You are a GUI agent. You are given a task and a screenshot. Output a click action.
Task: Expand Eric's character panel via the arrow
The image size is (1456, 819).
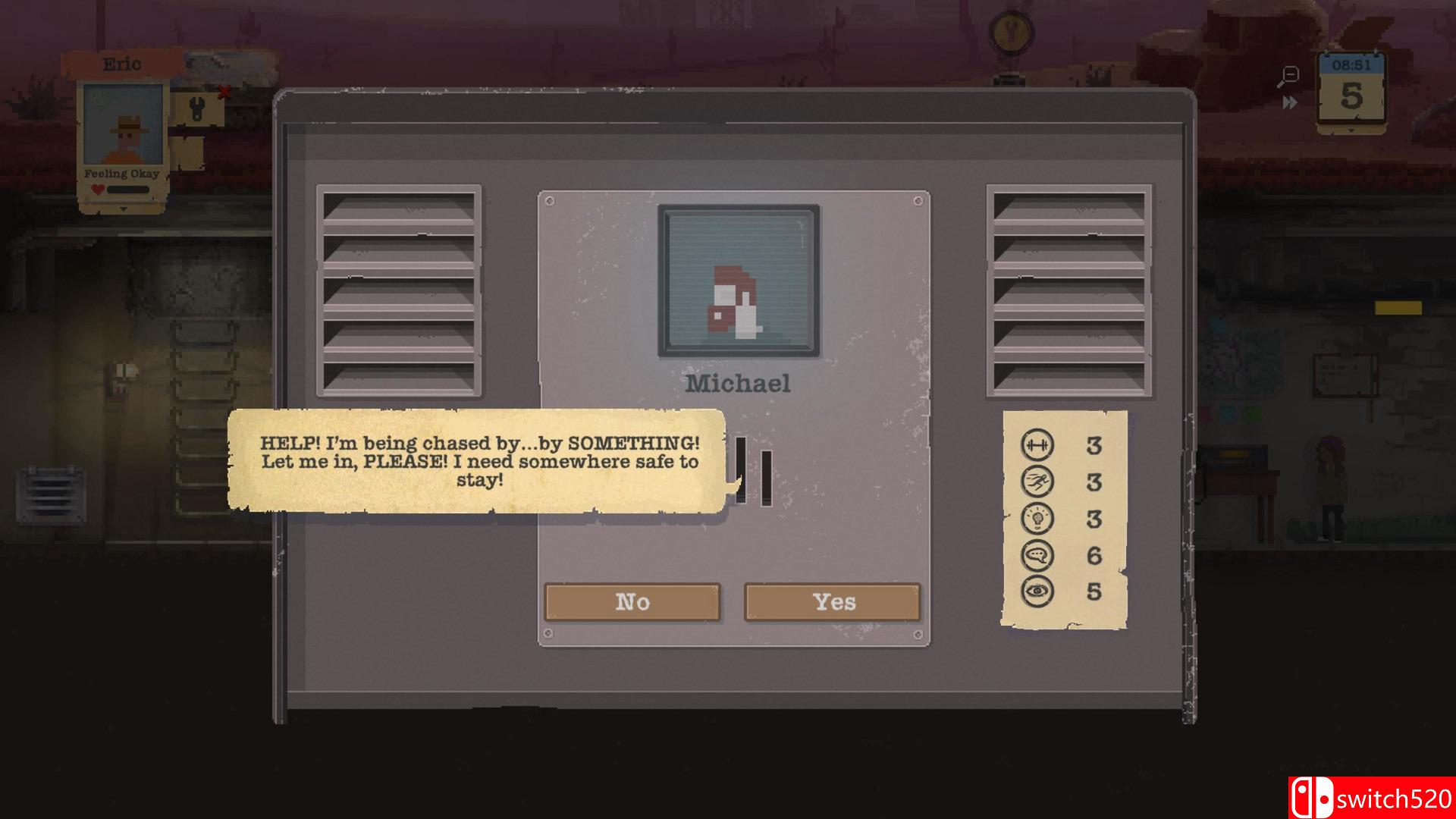tap(124, 207)
